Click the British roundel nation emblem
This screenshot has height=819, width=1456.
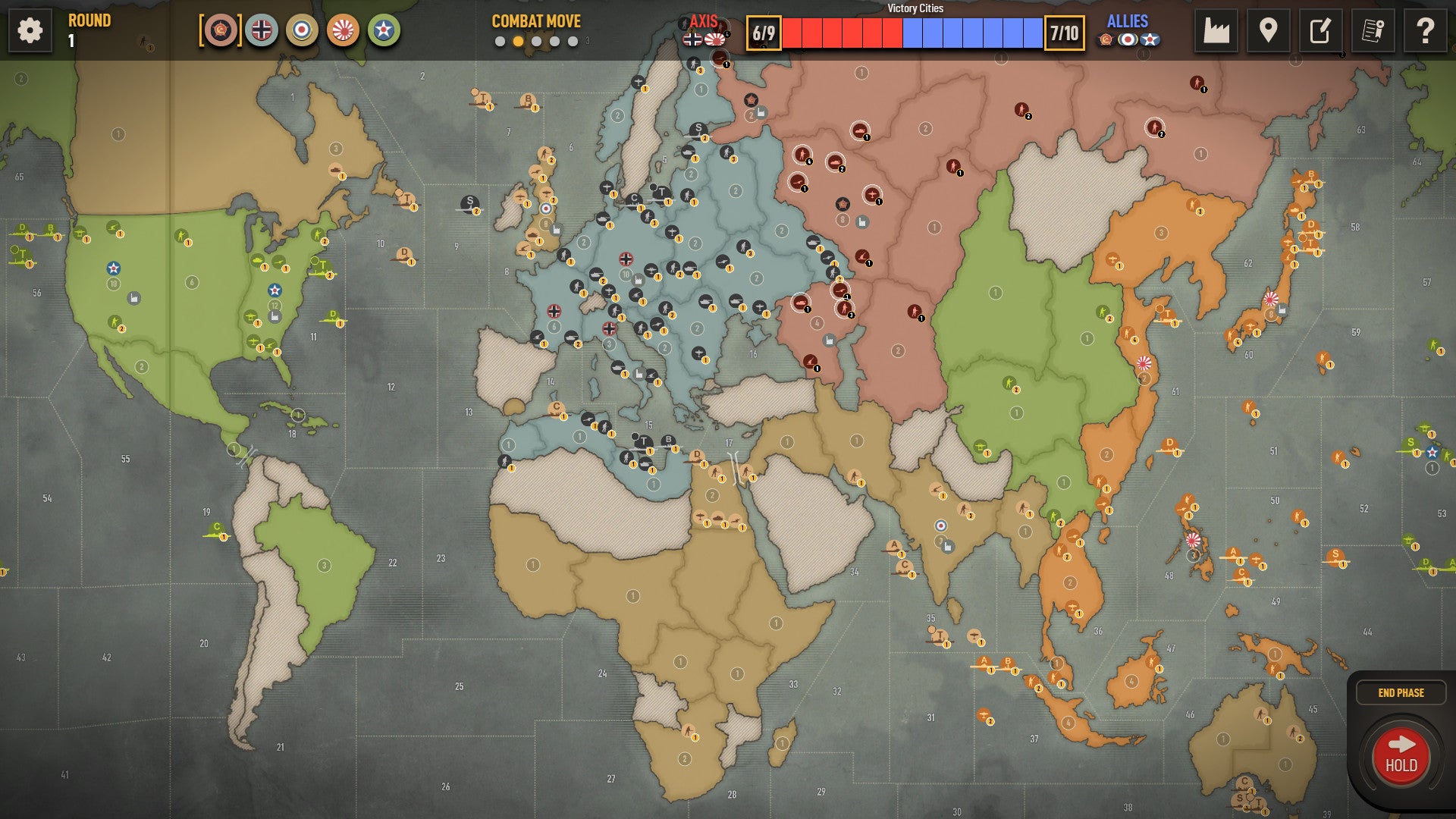(x=302, y=30)
